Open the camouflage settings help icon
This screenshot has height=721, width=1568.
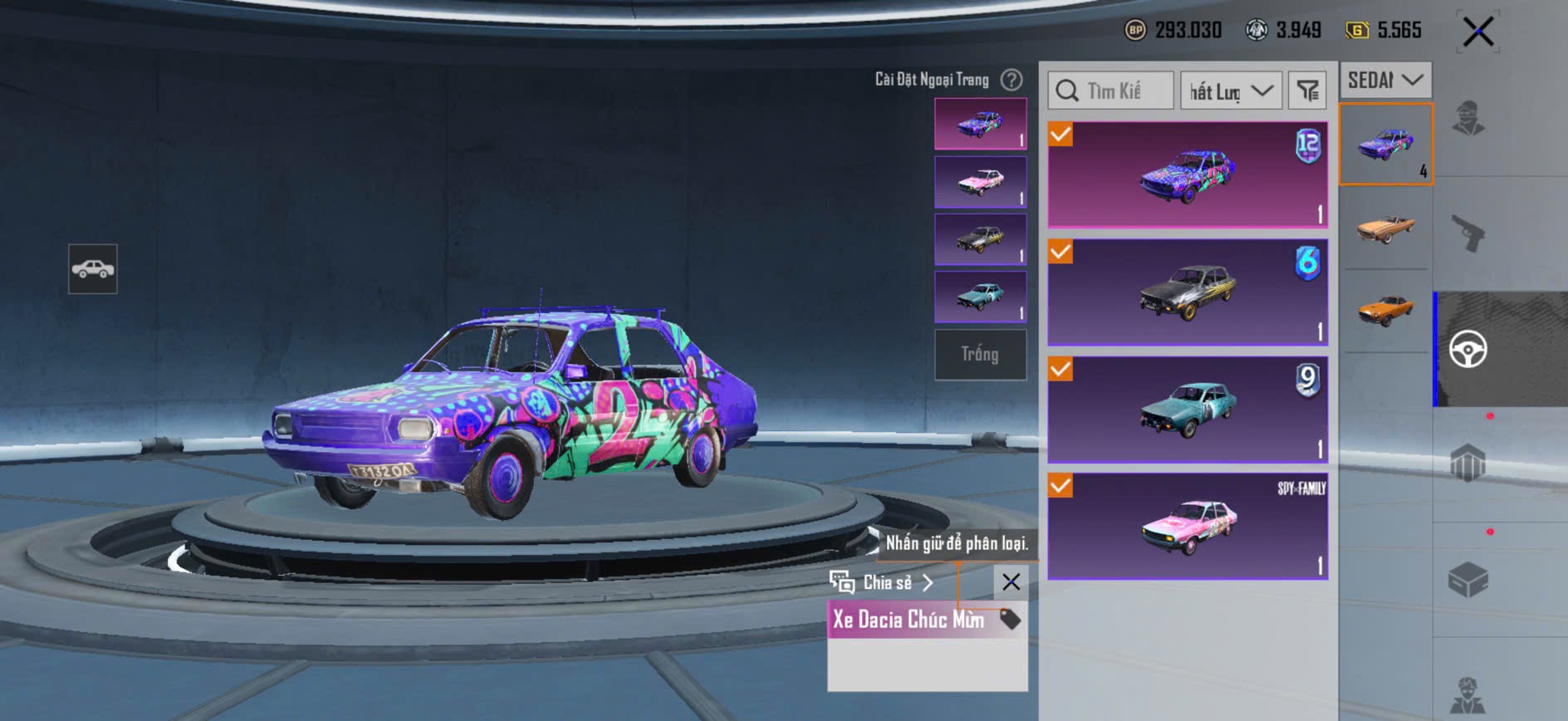pyautogui.click(x=1011, y=80)
